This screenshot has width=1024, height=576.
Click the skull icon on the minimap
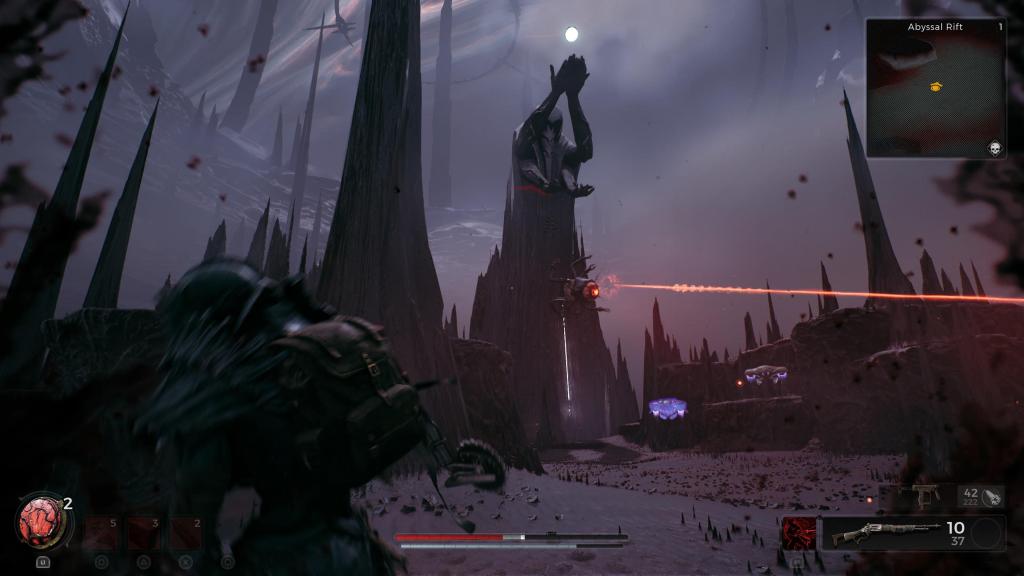coord(995,148)
